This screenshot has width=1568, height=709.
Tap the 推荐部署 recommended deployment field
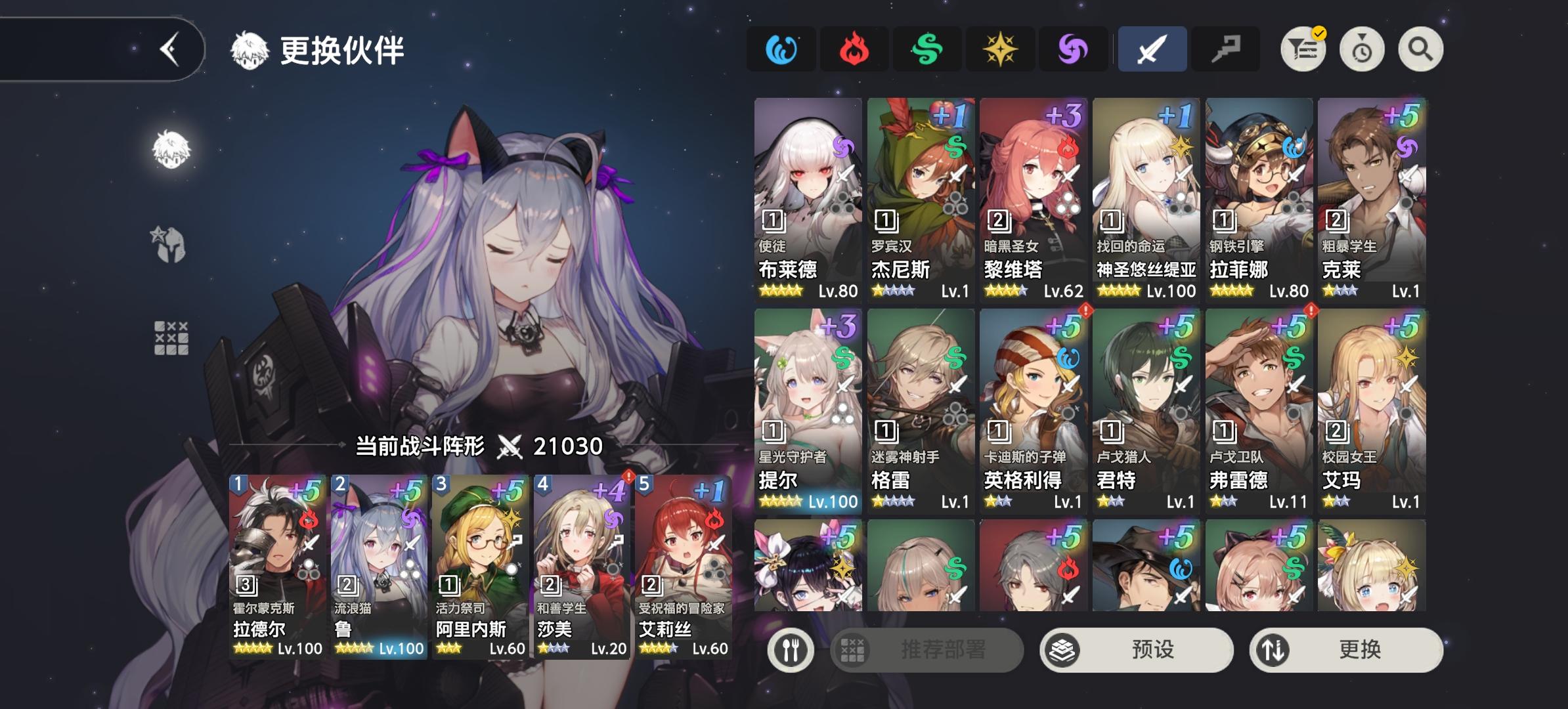(x=925, y=649)
